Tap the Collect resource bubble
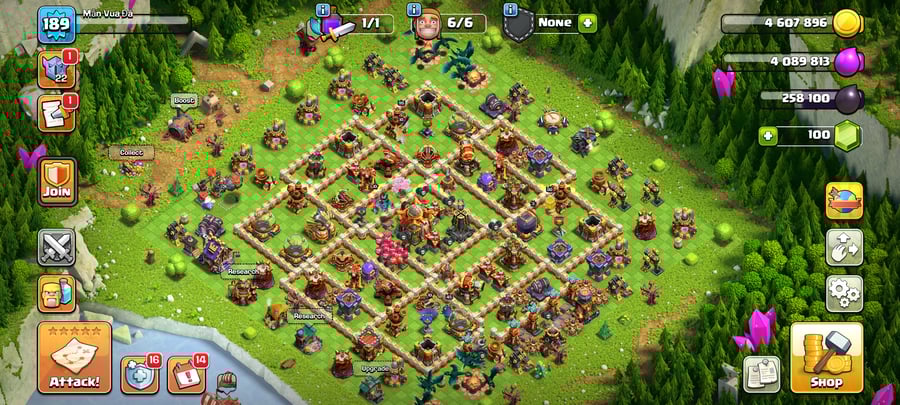Viewport: 900px width, 405px height. pos(131,153)
